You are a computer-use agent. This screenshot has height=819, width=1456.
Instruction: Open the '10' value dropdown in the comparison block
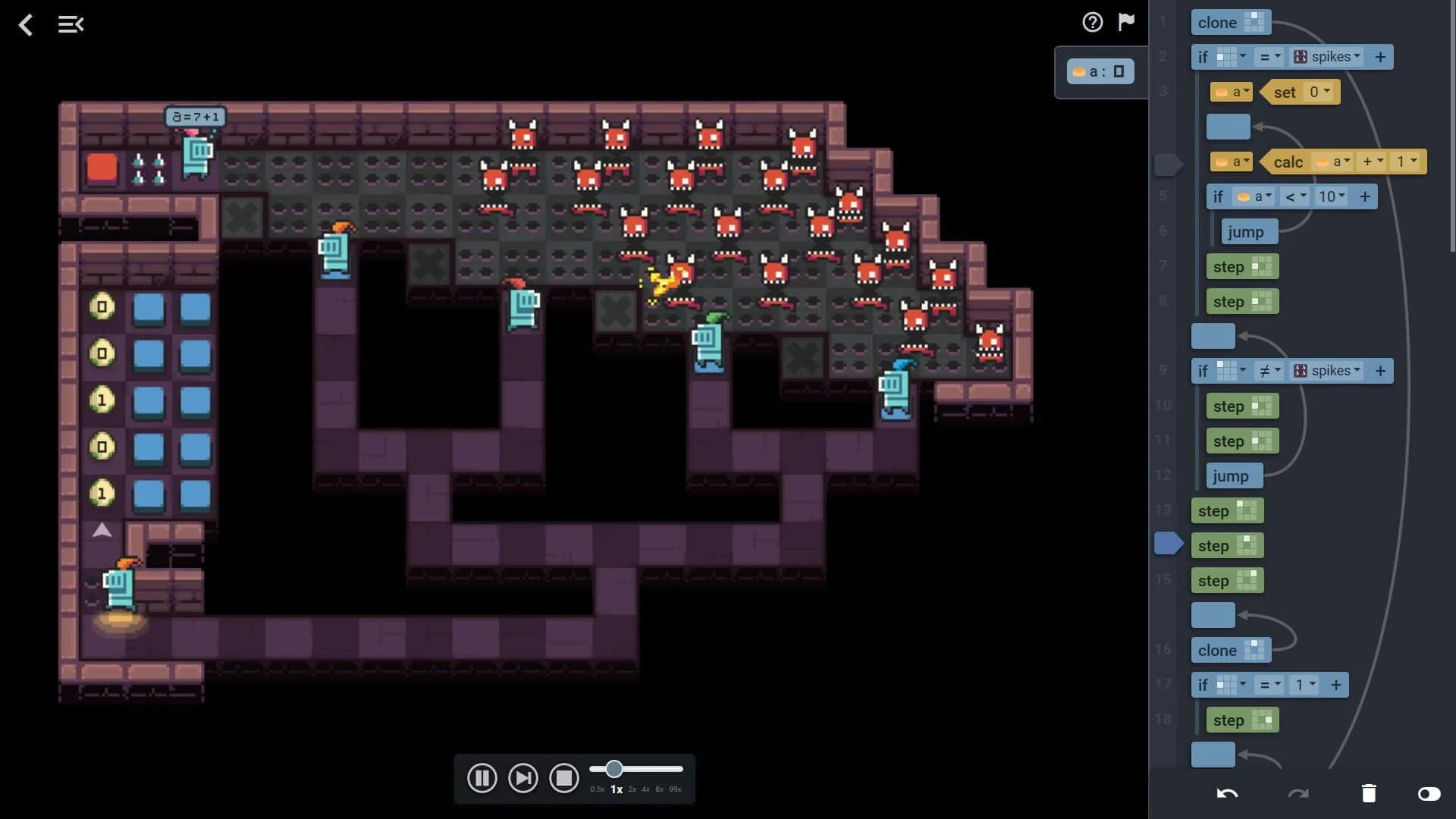pyautogui.click(x=1332, y=196)
